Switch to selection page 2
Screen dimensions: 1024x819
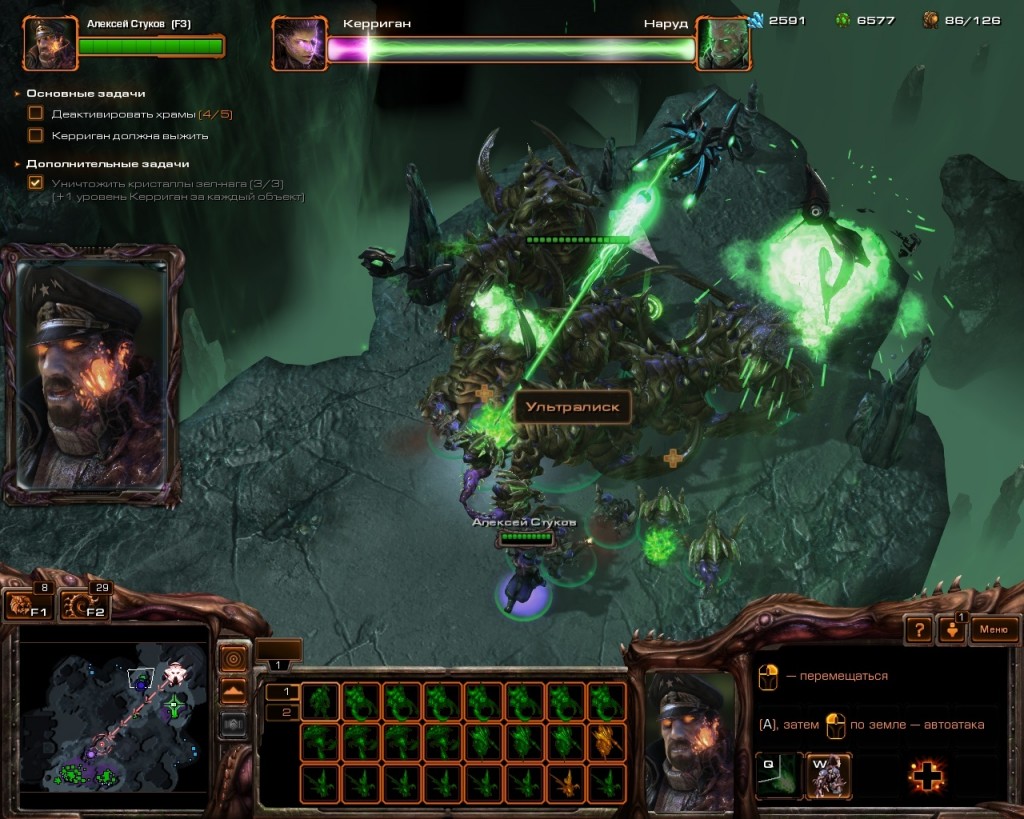283,712
